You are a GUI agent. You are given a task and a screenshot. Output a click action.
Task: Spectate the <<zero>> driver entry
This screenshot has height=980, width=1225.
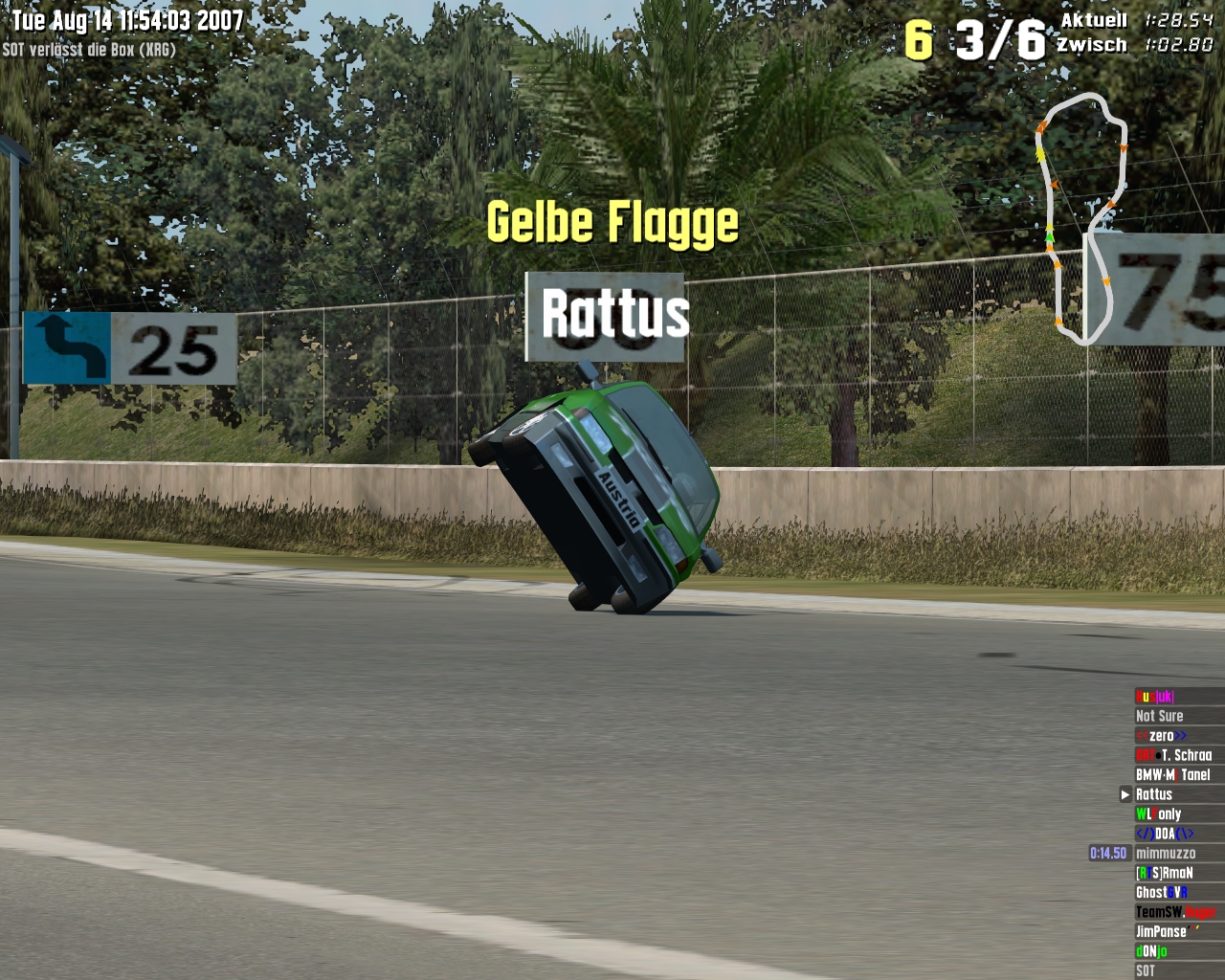click(x=1162, y=736)
